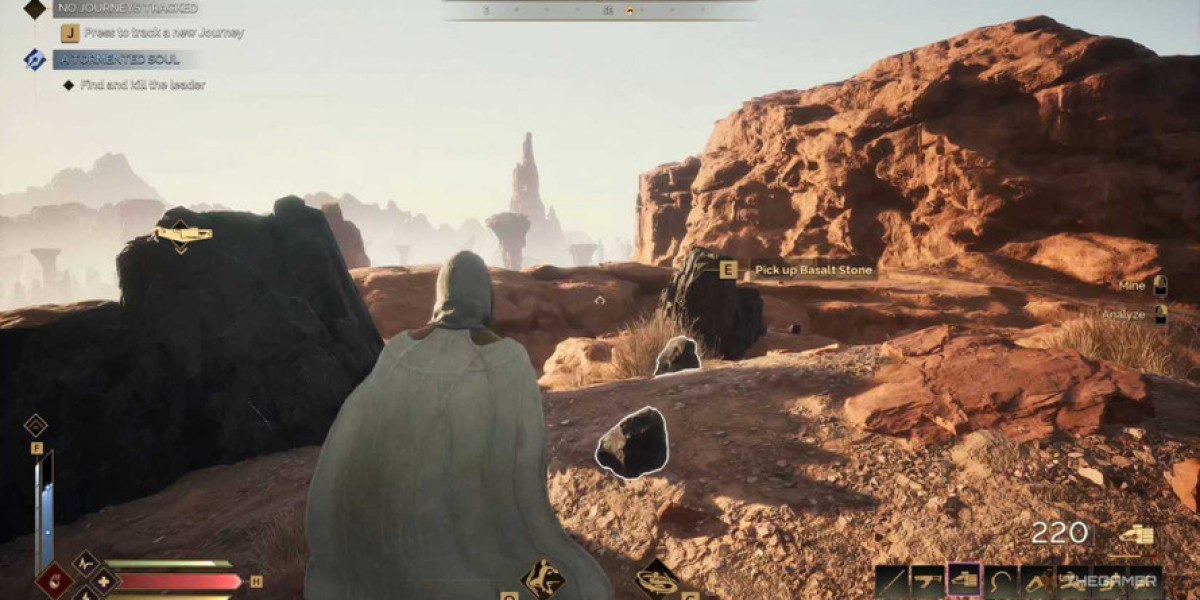Select the cutteray tool hotbar slot
This screenshot has height=600, width=1200.
[x=964, y=581]
